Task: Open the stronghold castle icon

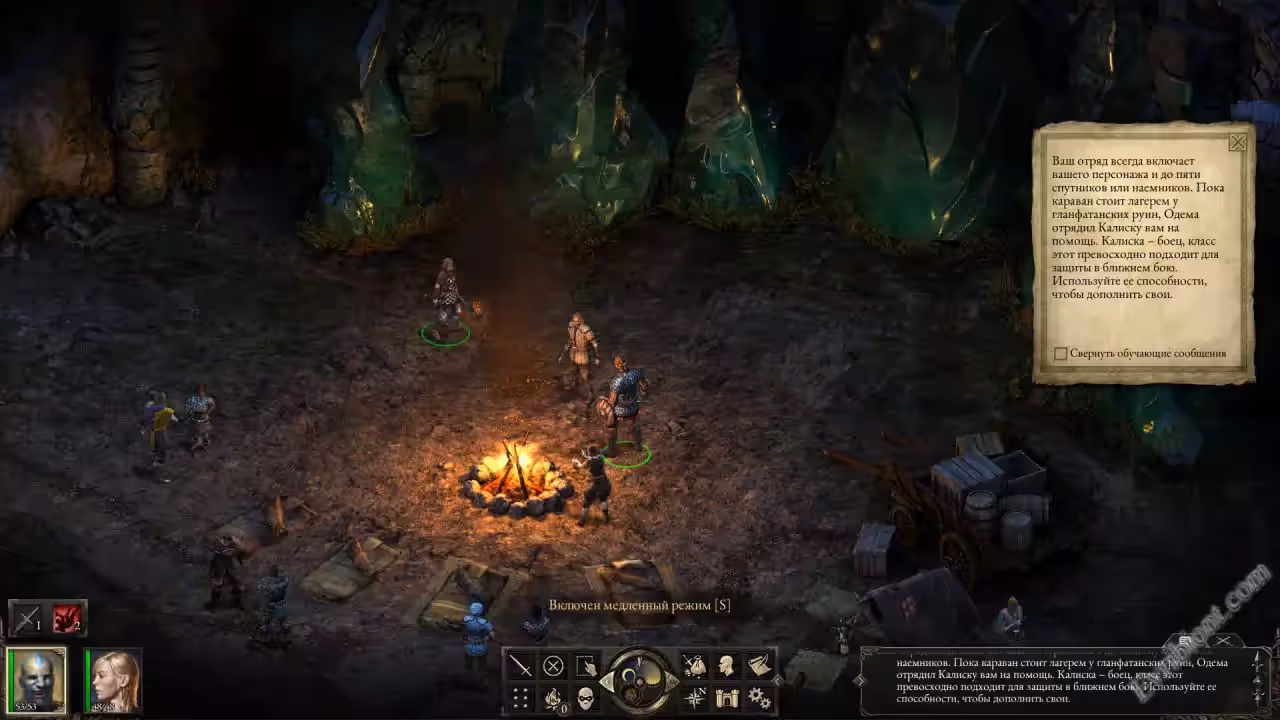Action: 727,698
